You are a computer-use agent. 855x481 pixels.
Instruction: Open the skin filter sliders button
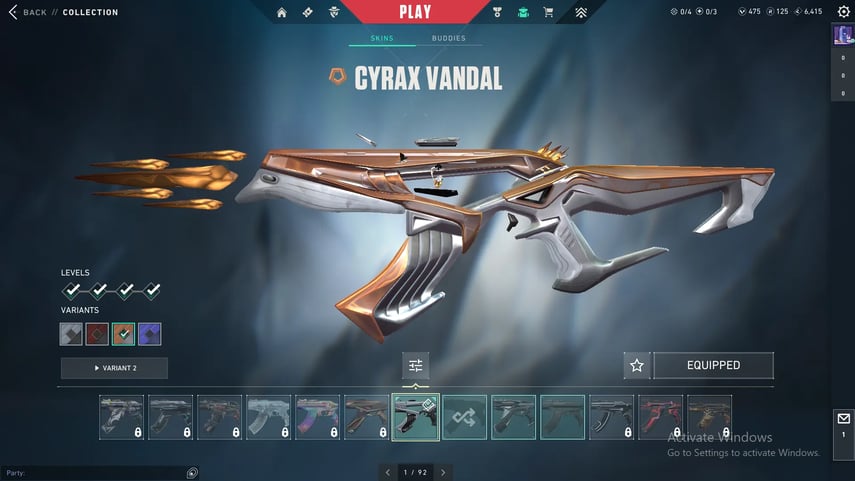pyautogui.click(x=416, y=365)
